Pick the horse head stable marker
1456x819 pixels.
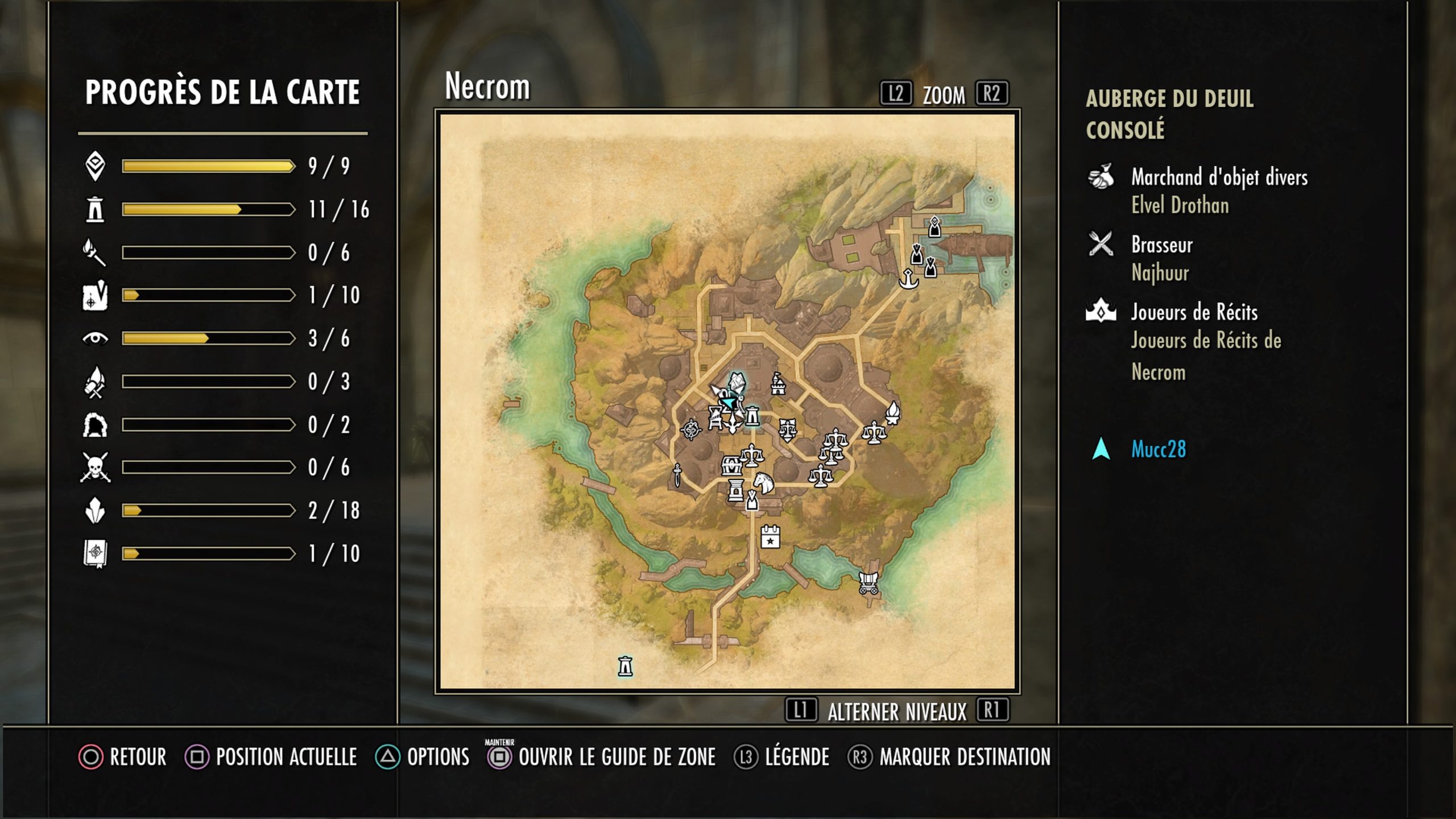(763, 483)
